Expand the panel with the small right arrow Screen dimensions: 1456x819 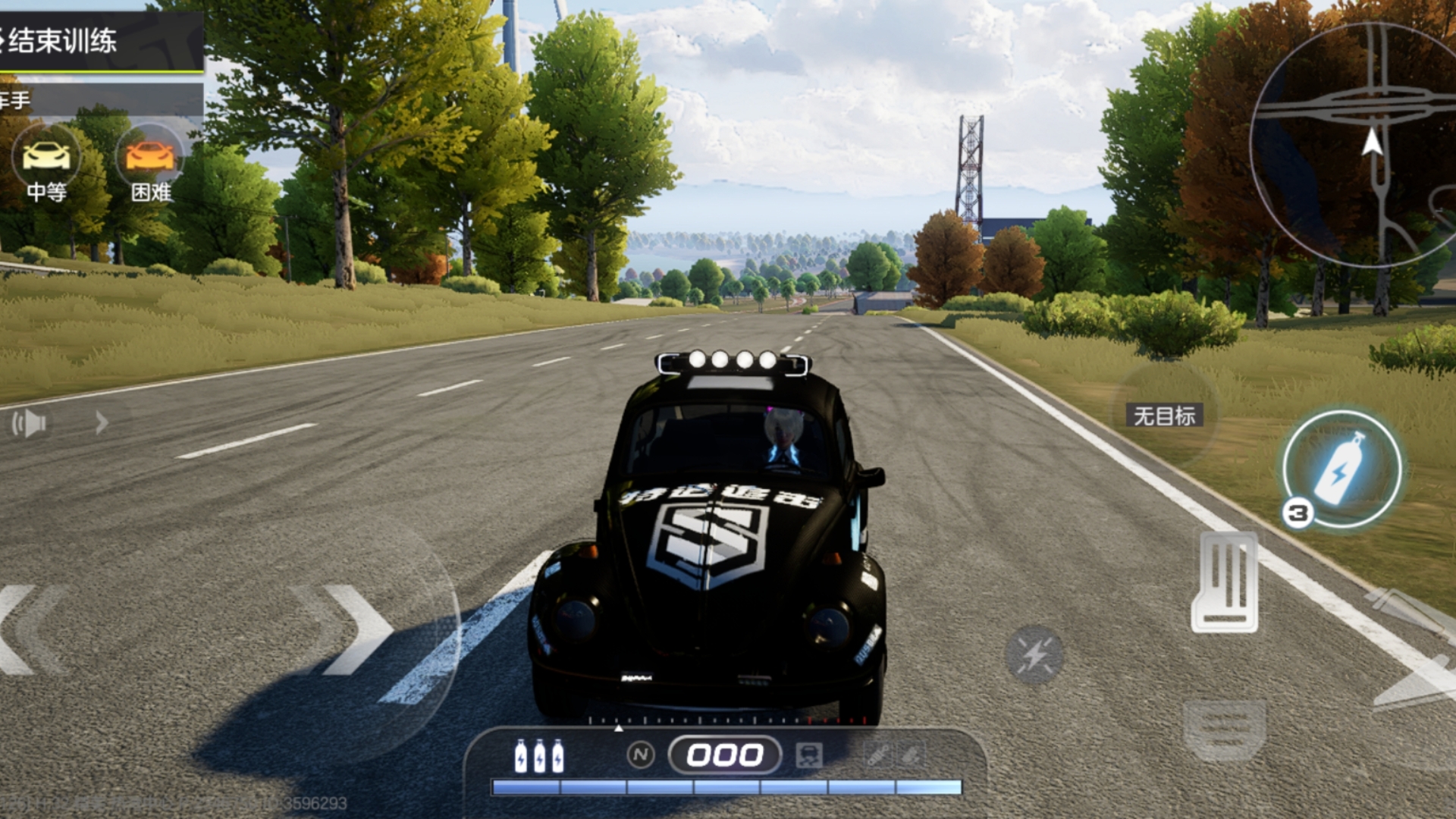pos(102,422)
